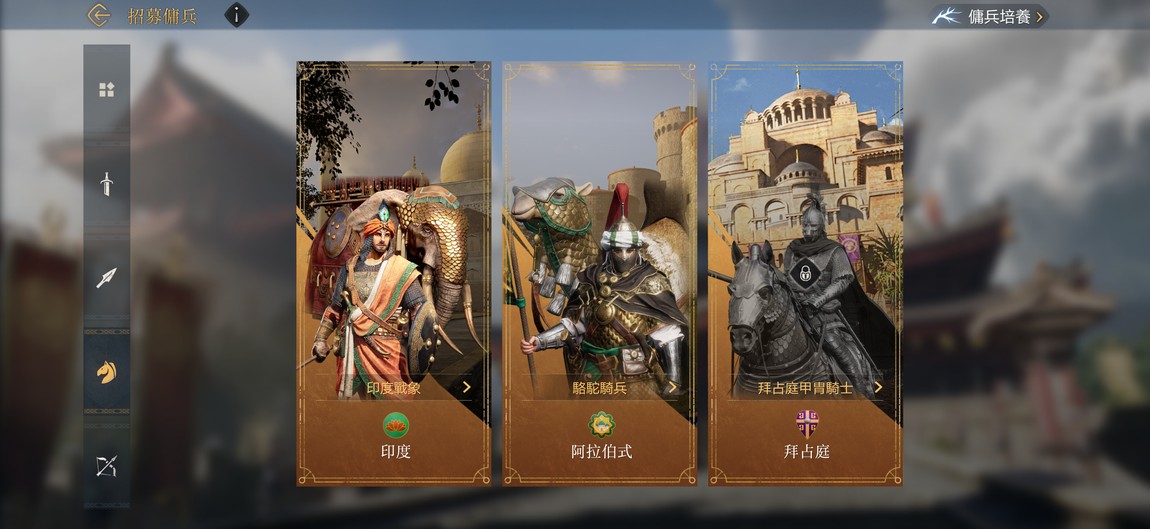Switch to the horse cavalry tab
Image resolution: width=1150 pixels, height=529 pixels.
106,372
